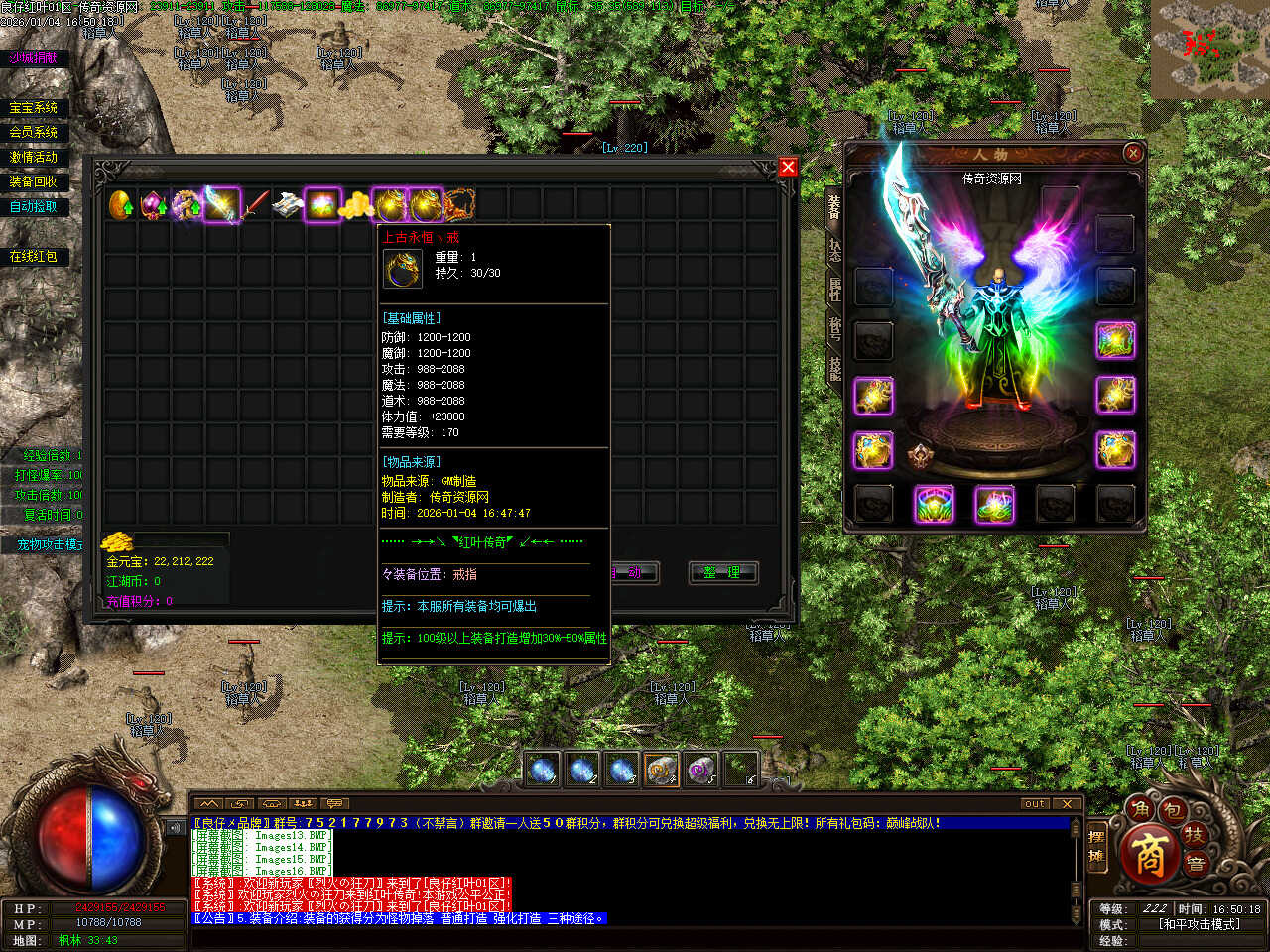Open the 宝宝系统 pet system menu
The height and width of the screenshot is (952, 1270).
34,108
